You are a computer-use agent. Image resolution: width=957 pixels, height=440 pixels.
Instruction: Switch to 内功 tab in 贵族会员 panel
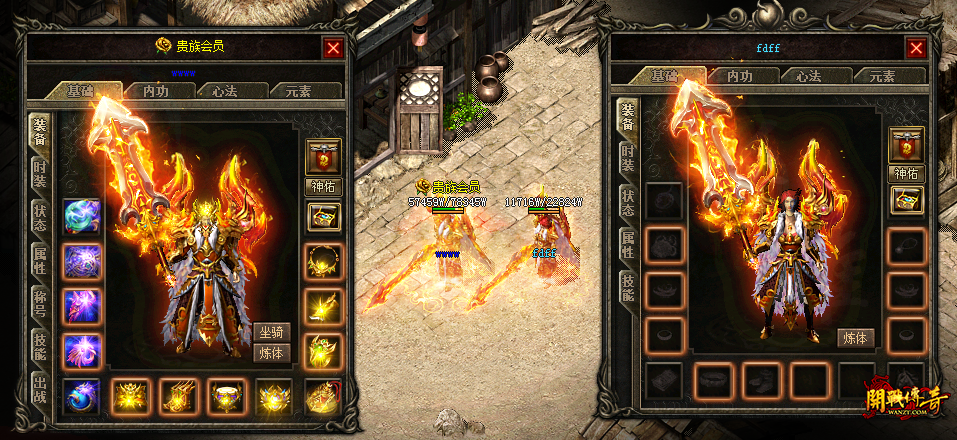(x=156, y=90)
